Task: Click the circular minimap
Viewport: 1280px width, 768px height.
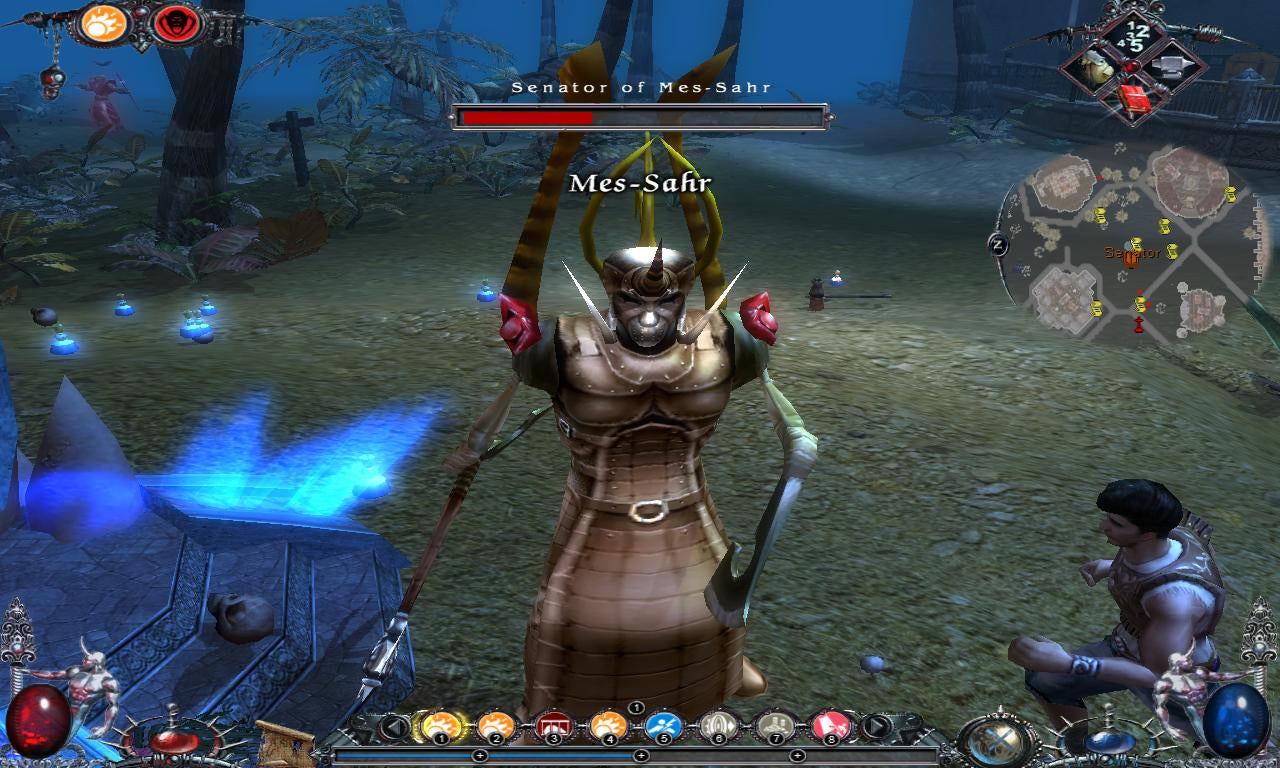Action: point(1131,243)
